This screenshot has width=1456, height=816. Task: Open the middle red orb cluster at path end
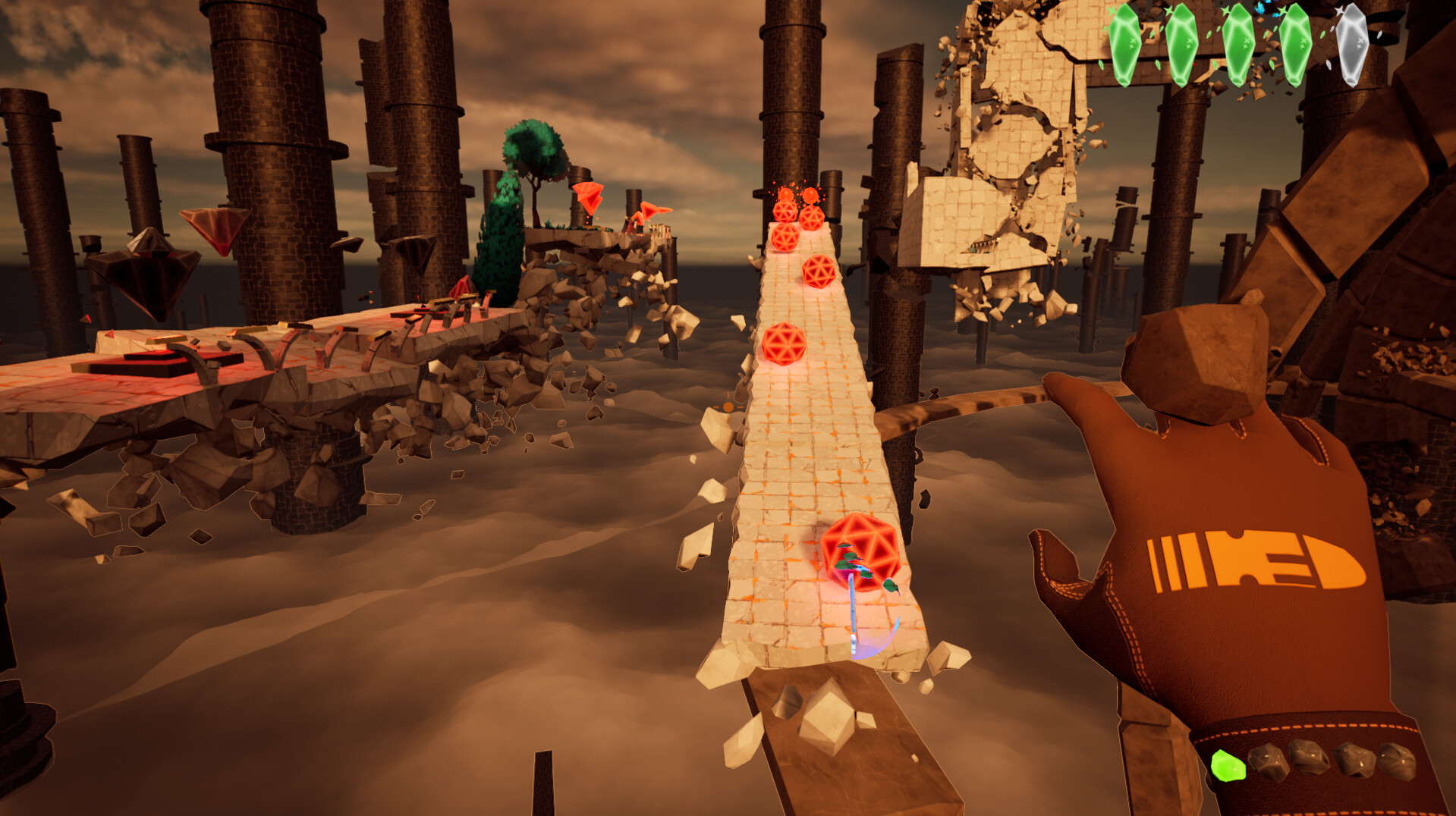pos(798,216)
